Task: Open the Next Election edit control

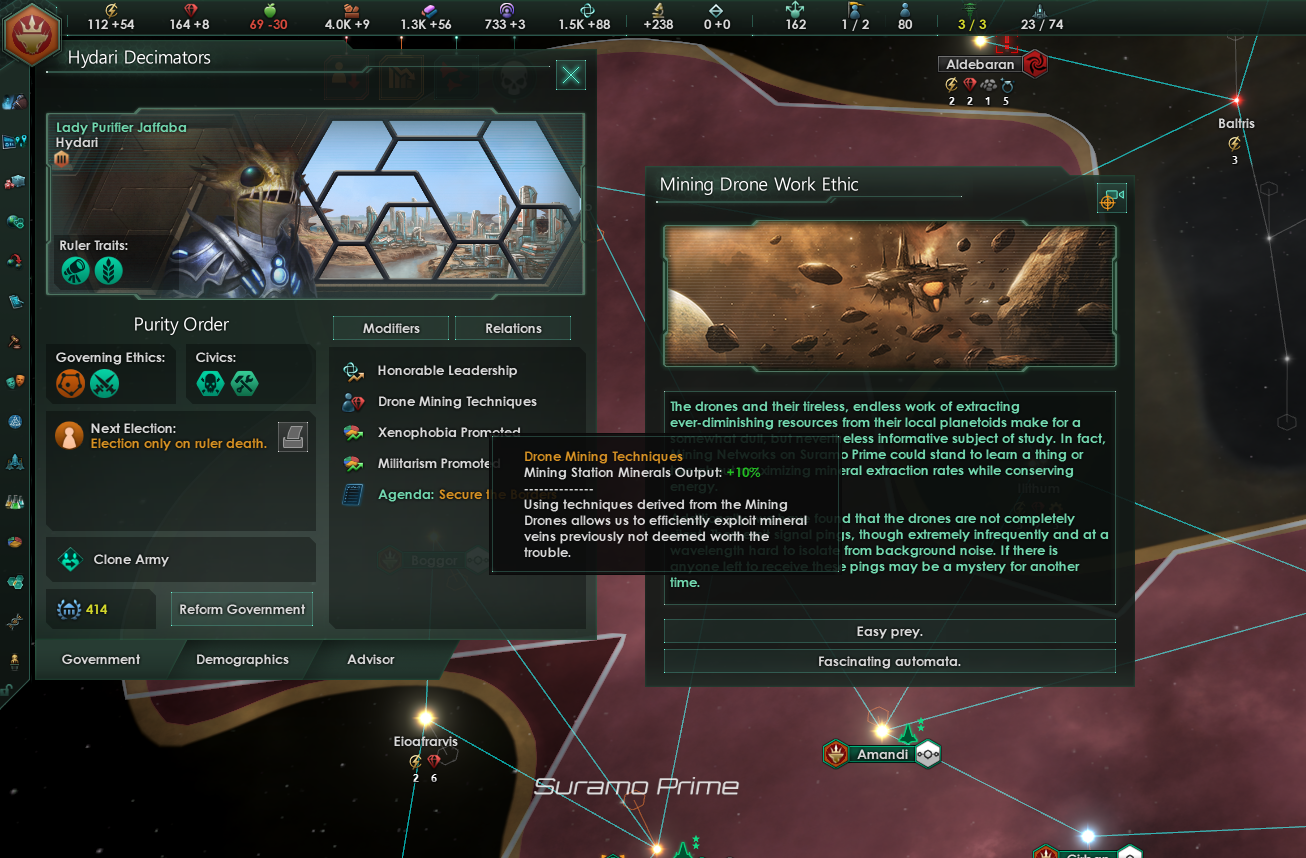Action: (293, 435)
